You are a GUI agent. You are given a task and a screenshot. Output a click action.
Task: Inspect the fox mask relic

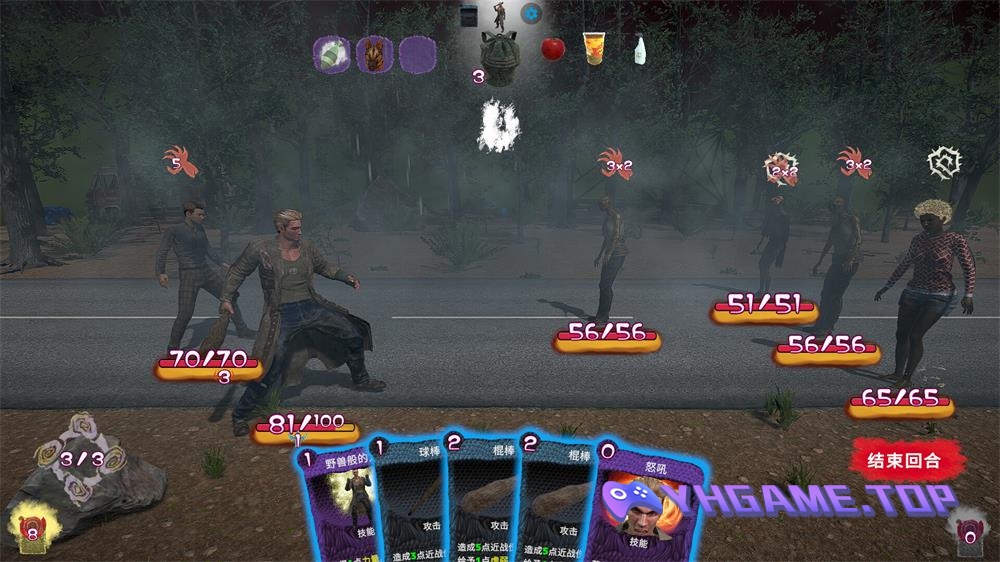coord(375,53)
